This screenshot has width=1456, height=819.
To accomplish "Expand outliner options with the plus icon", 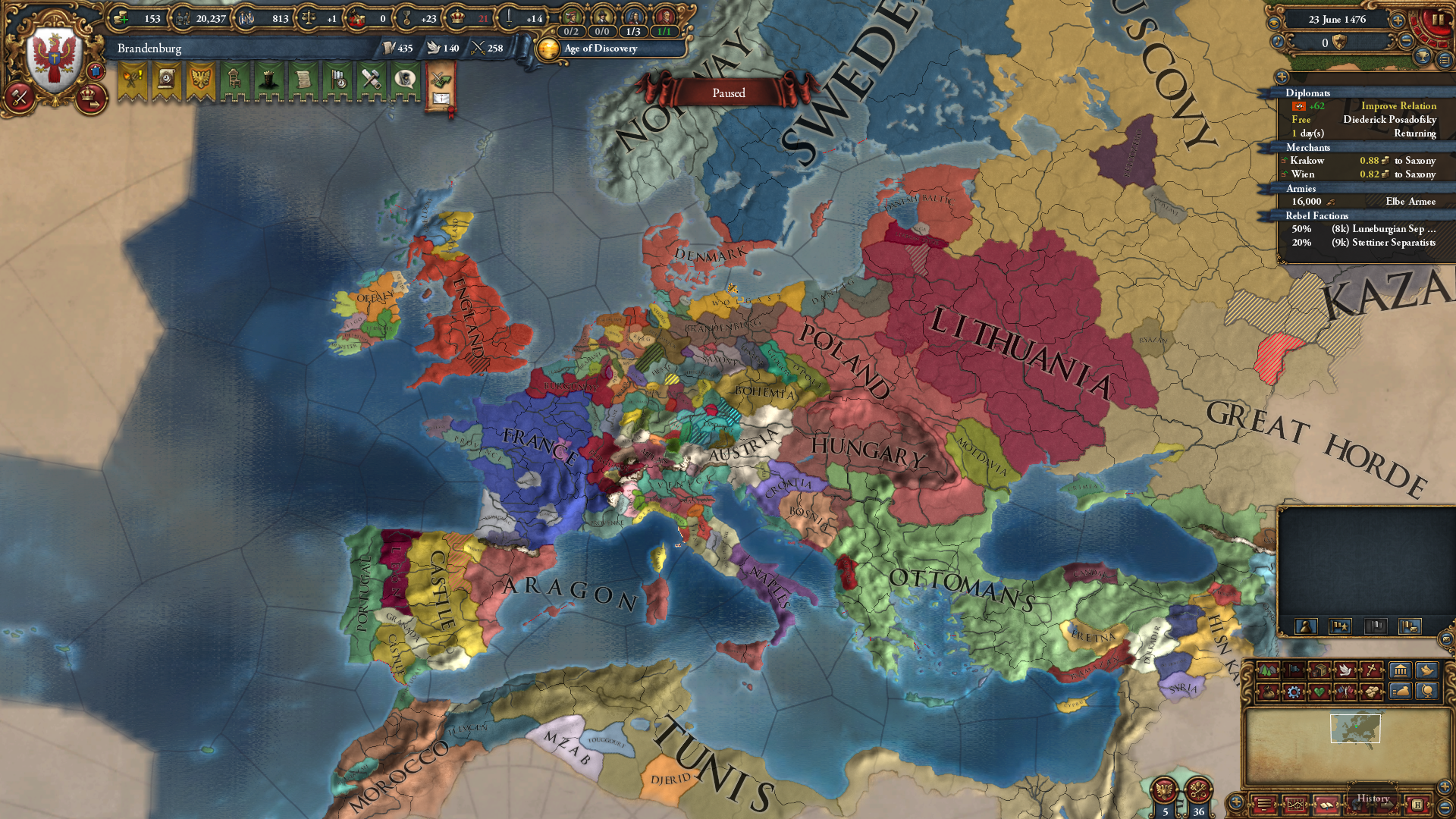I will (1281, 77).
